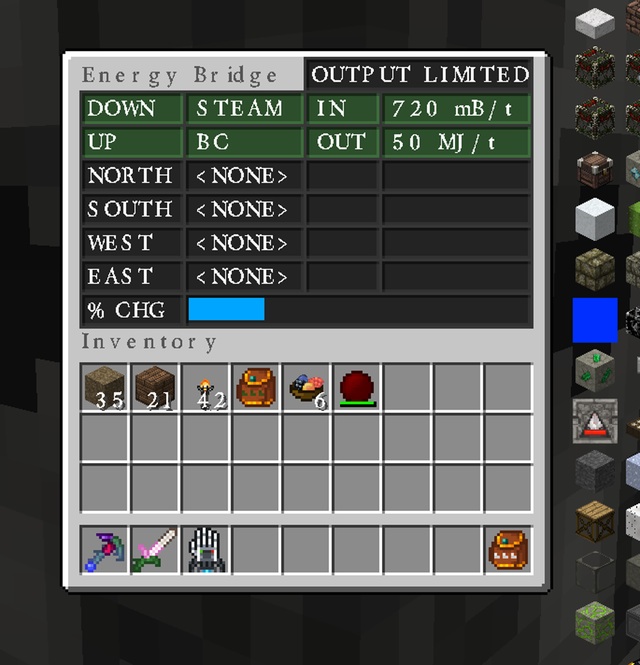Choose the solid blue block in the item list
This screenshot has height=665, width=640.
pyautogui.click(x=594, y=321)
